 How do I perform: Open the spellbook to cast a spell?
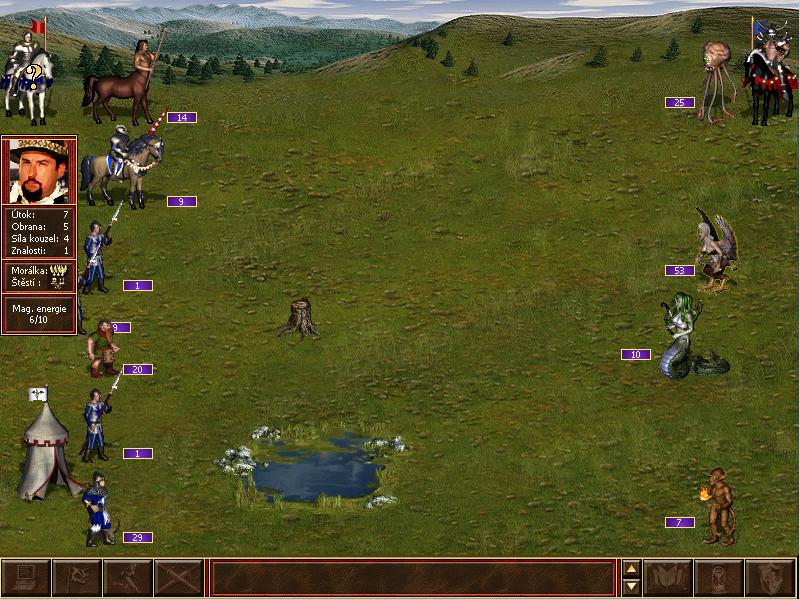[669, 578]
